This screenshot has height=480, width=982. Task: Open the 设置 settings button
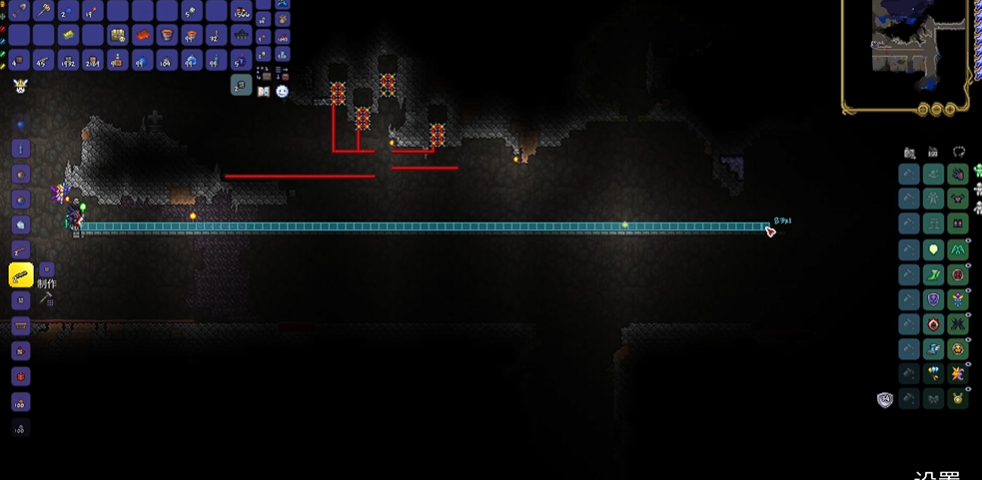point(940,475)
